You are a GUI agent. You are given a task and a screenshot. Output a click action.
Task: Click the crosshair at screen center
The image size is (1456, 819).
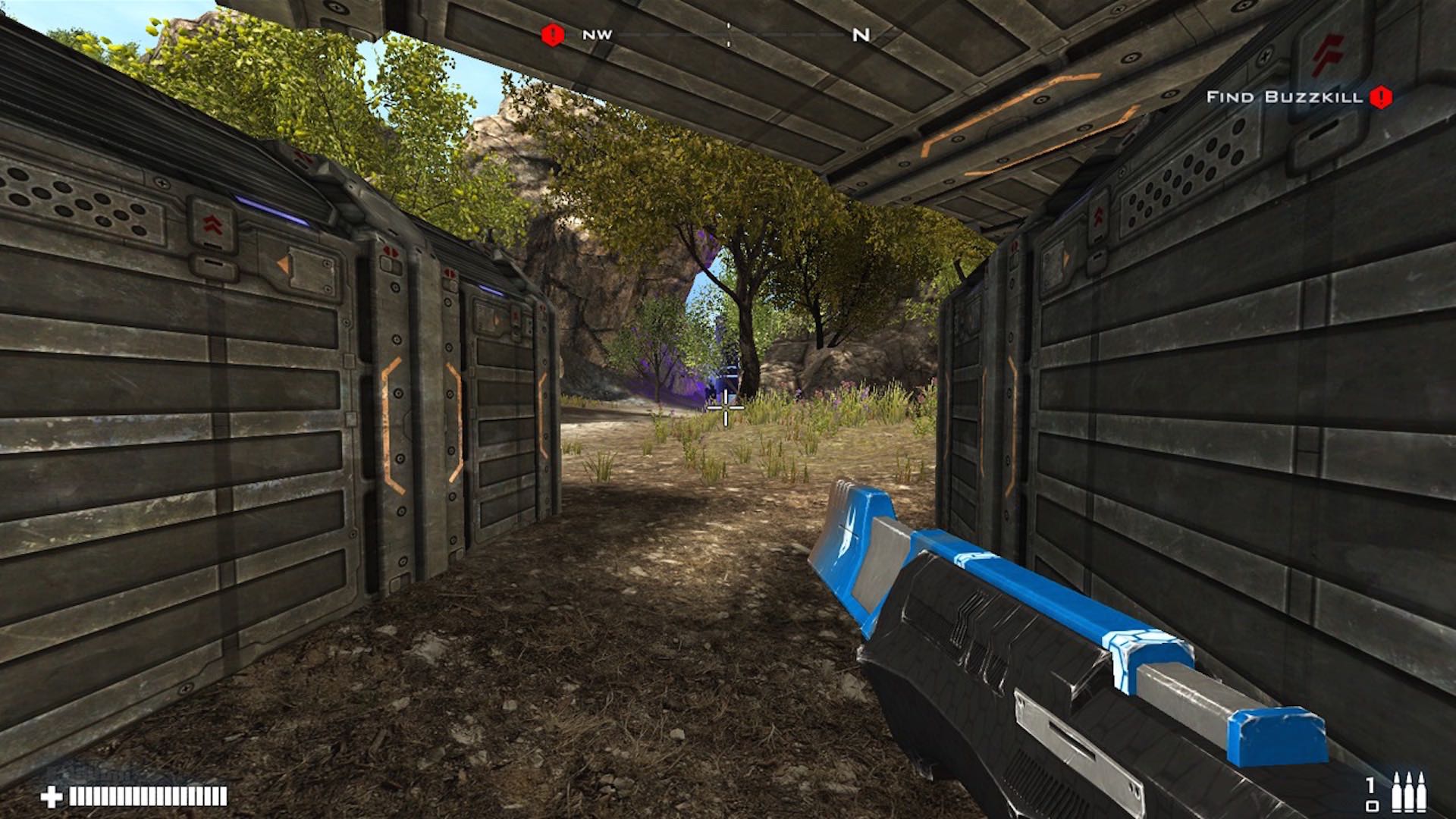pyautogui.click(x=726, y=409)
